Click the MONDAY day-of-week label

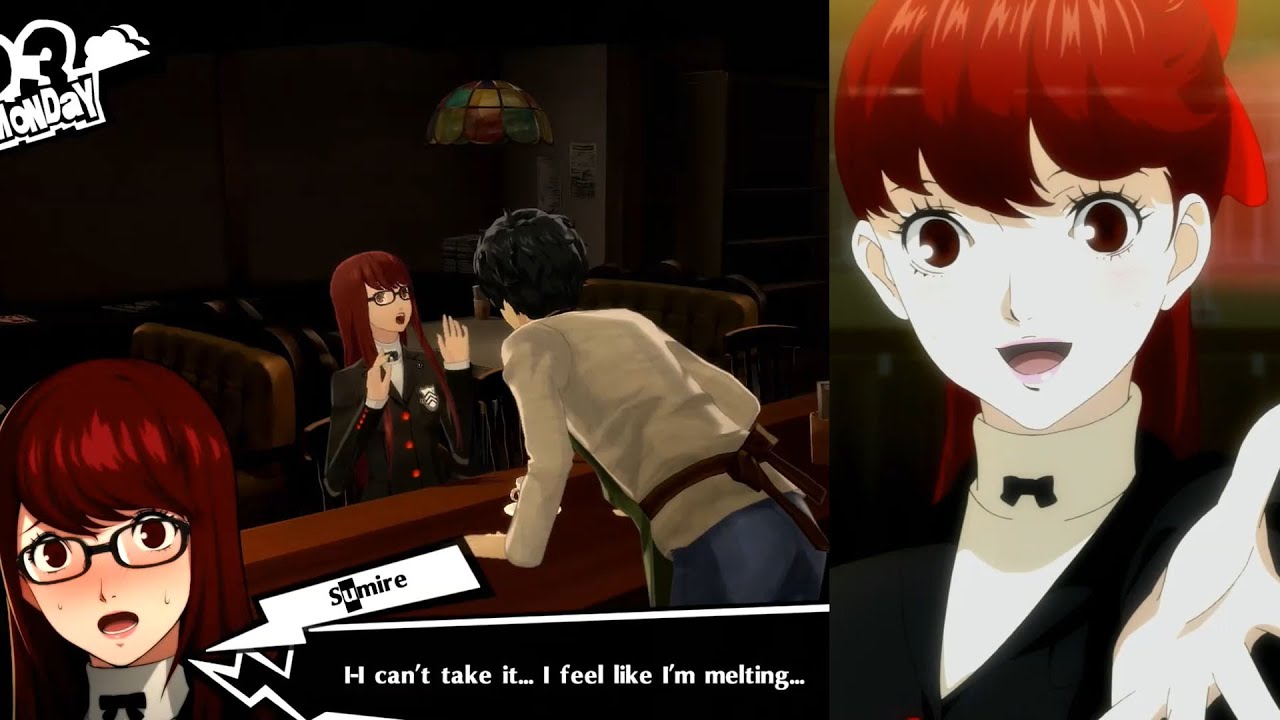[48, 105]
